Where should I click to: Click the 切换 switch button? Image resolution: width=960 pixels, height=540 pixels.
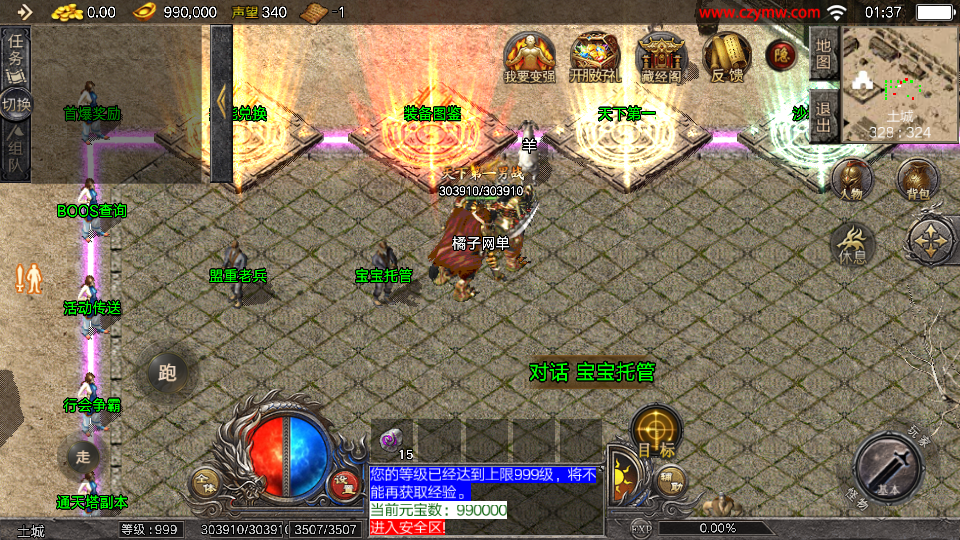click(17, 103)
